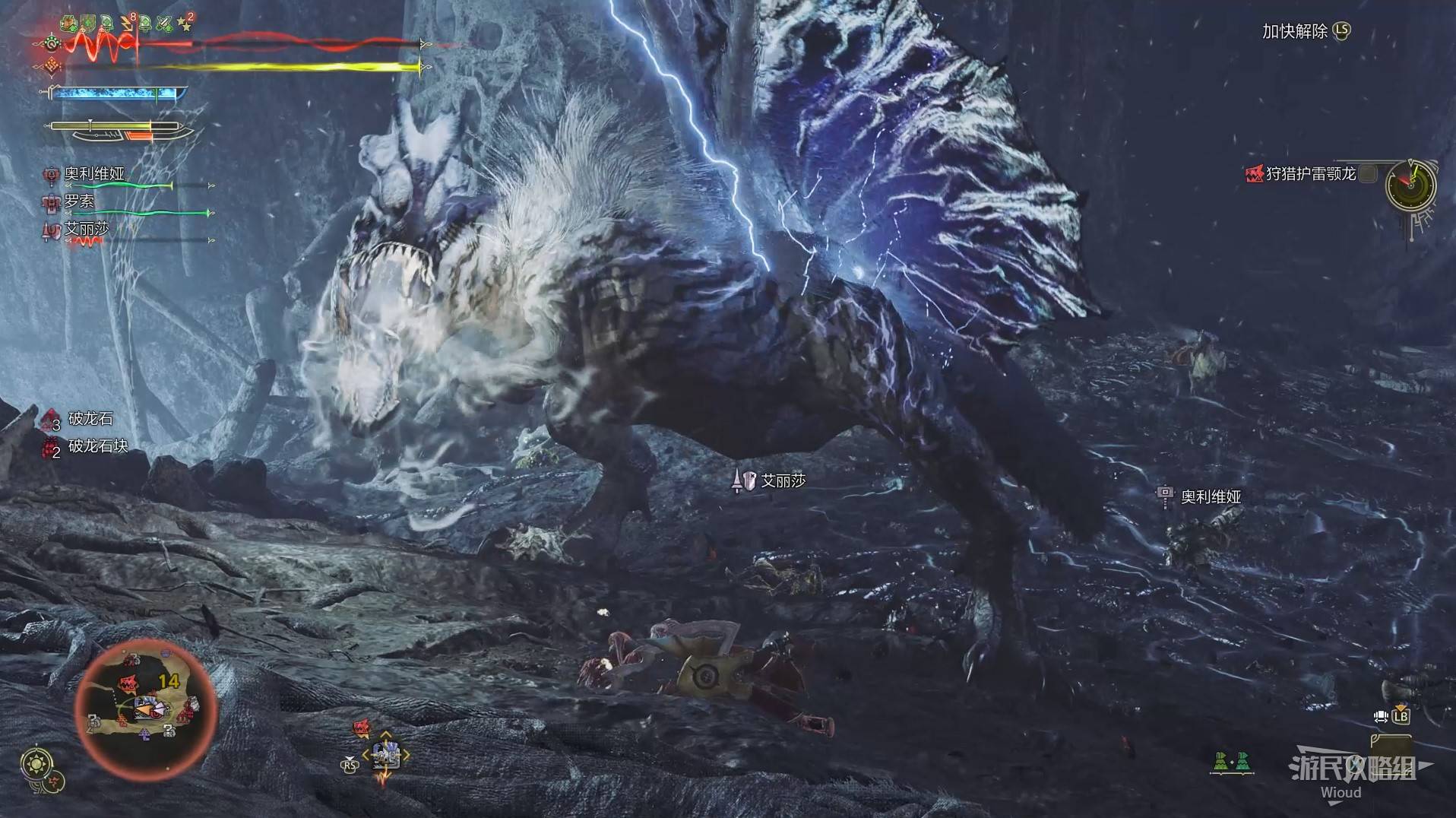The height and width of the screenshot is (818, 1456).
Task: Click the crossed-swords attack buff icon
Action: [x=163, y=24]
